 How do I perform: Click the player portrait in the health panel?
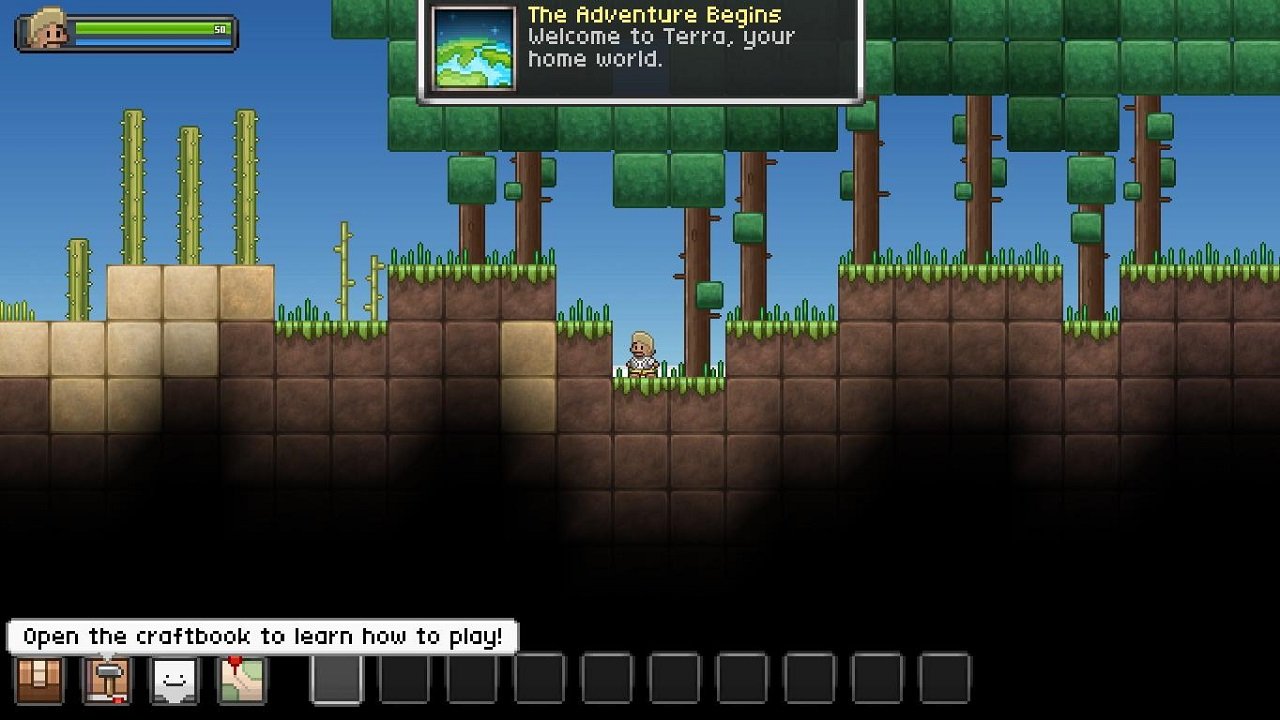[x=47, y=30]
